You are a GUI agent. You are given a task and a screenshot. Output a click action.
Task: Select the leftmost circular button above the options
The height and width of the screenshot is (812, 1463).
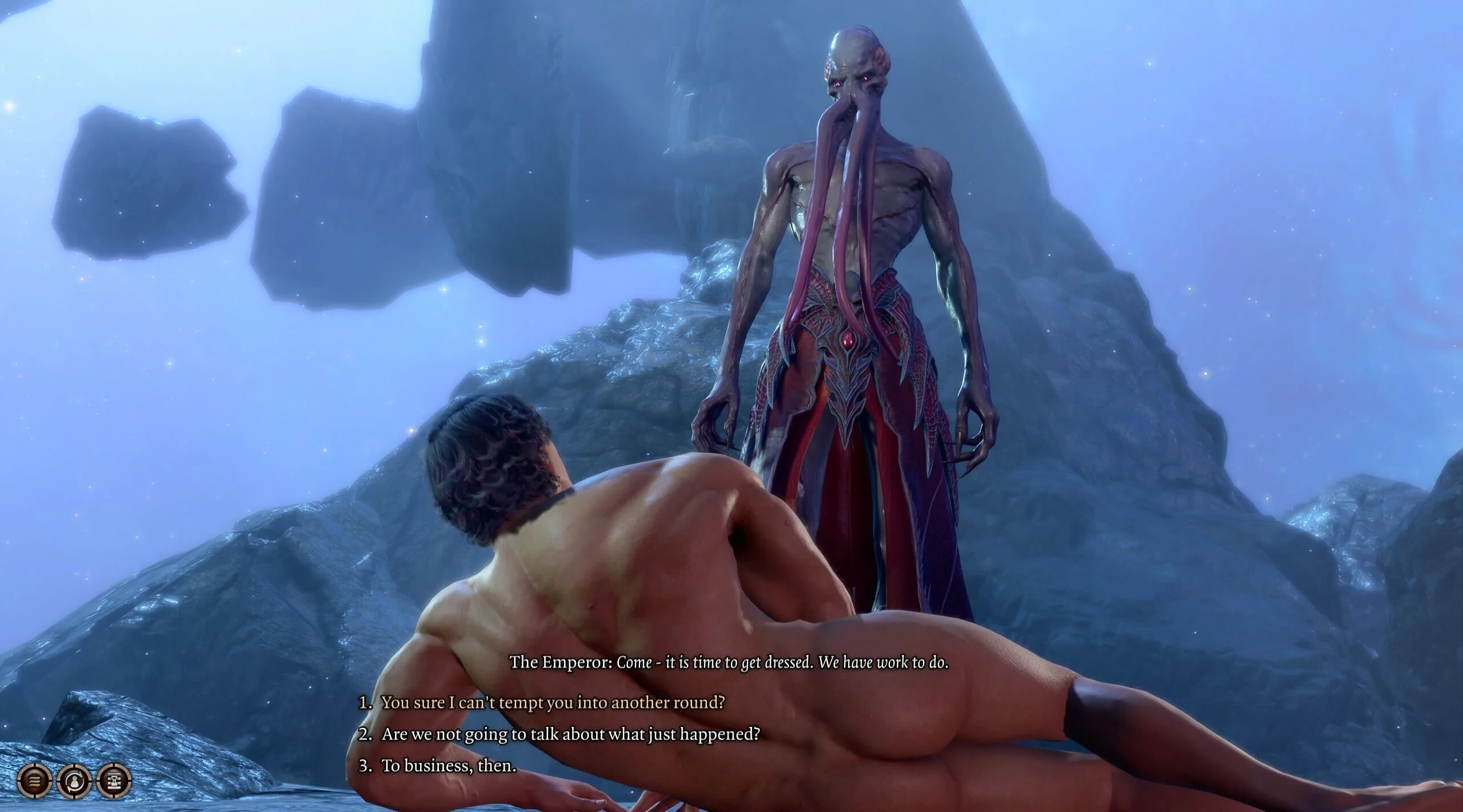click(34, 780)
